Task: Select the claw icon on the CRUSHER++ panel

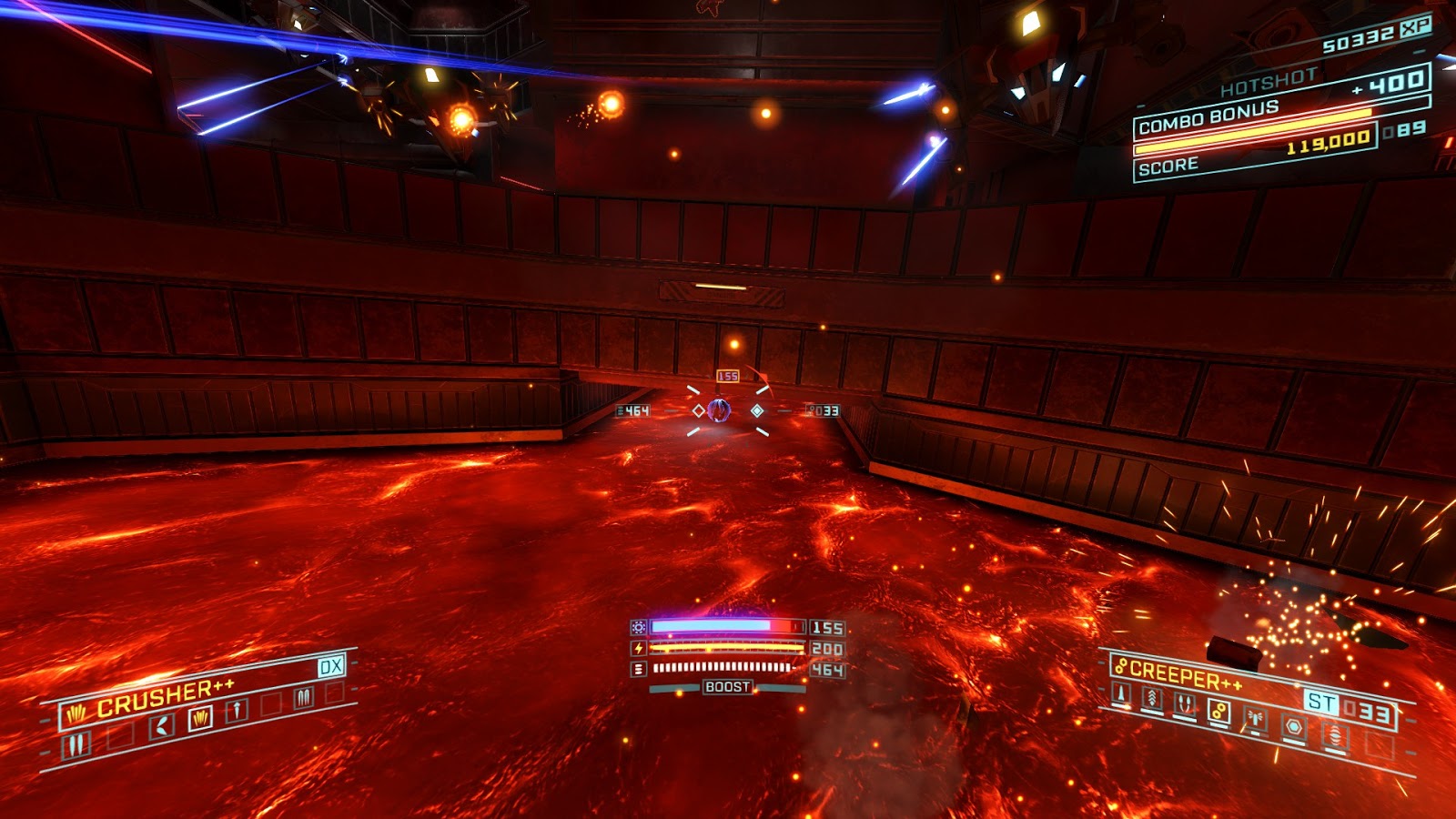Action: click(77, 712)
